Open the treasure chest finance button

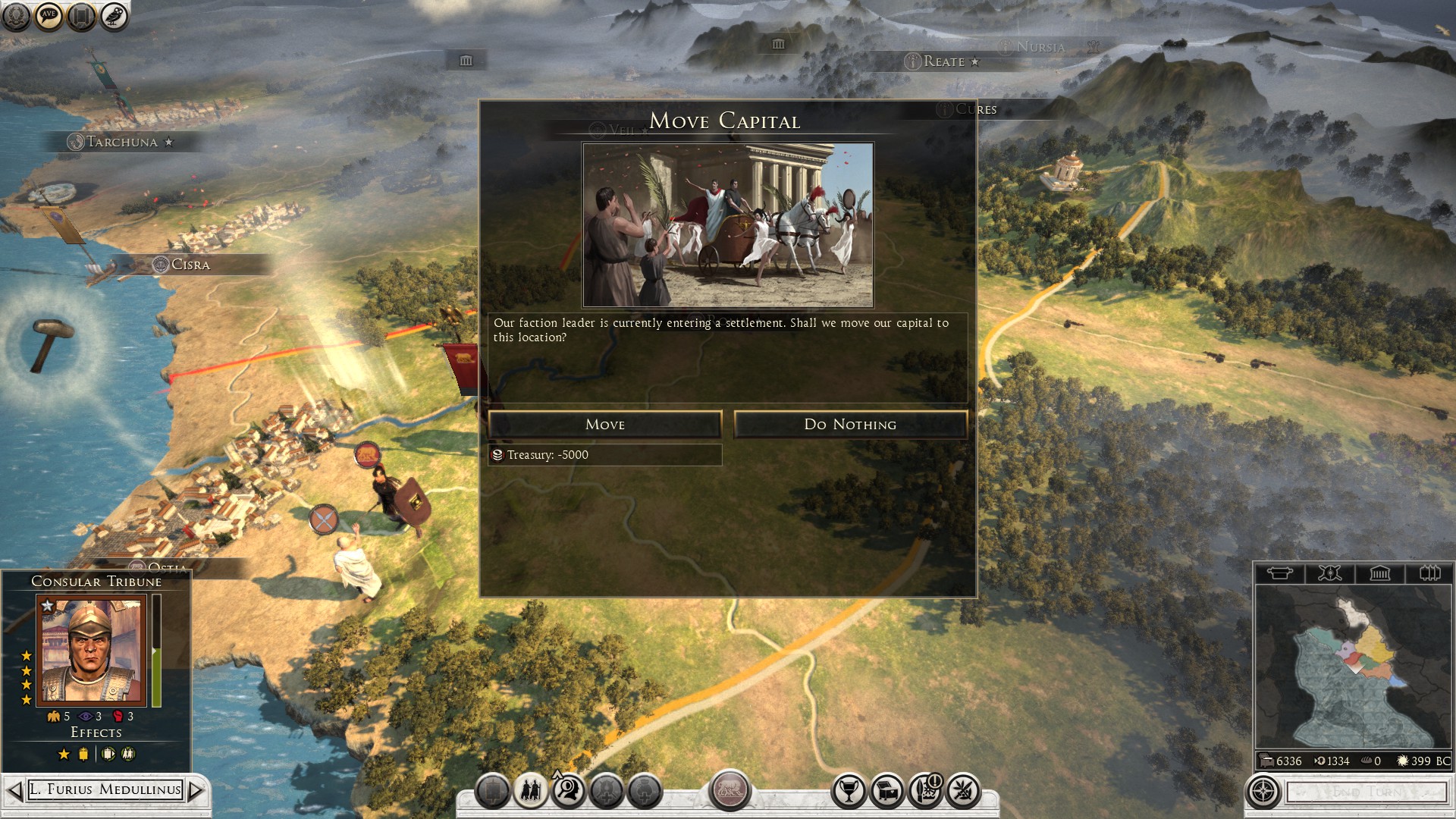tap(886, 792)
